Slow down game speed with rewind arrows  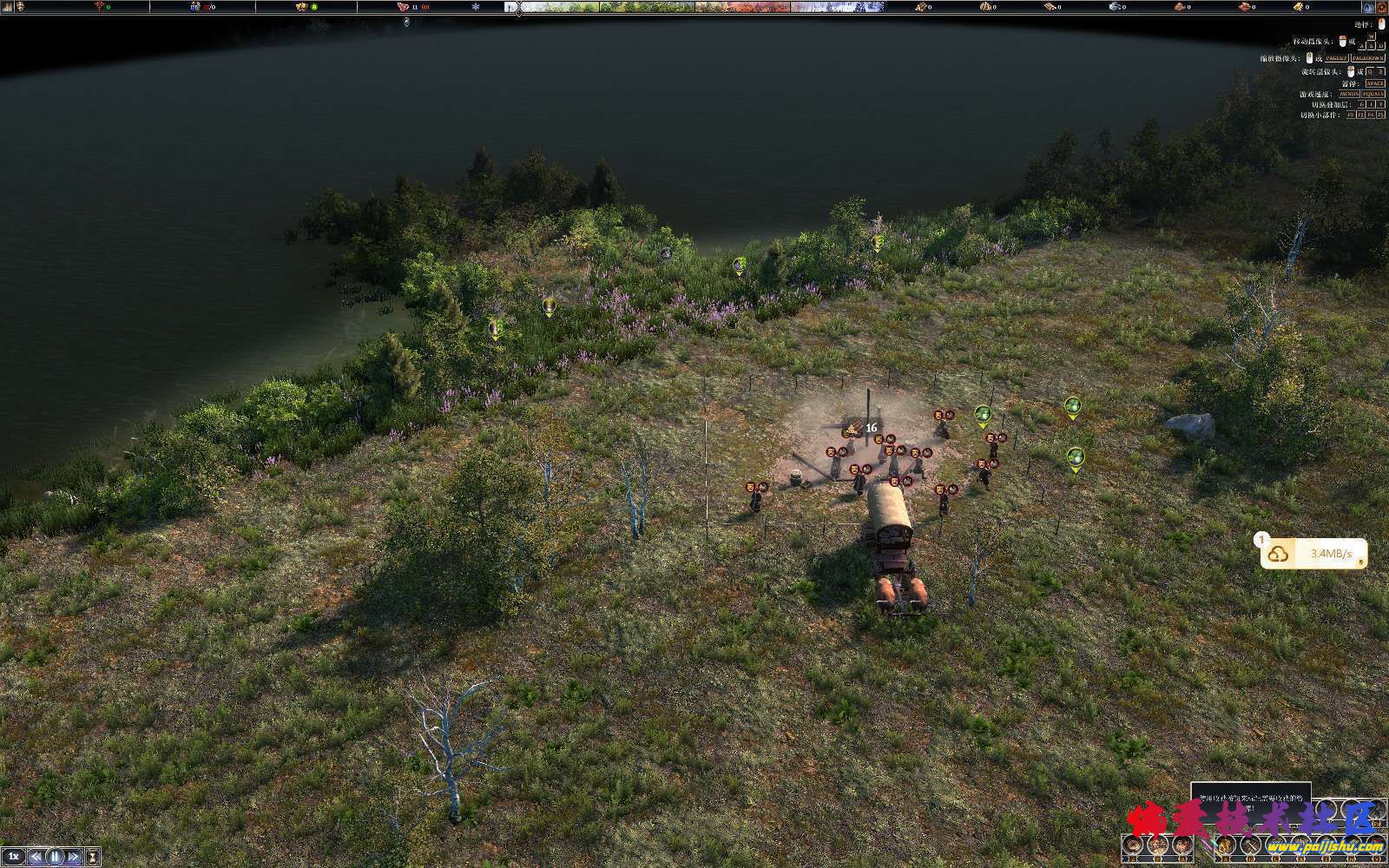tap(36, 857)
